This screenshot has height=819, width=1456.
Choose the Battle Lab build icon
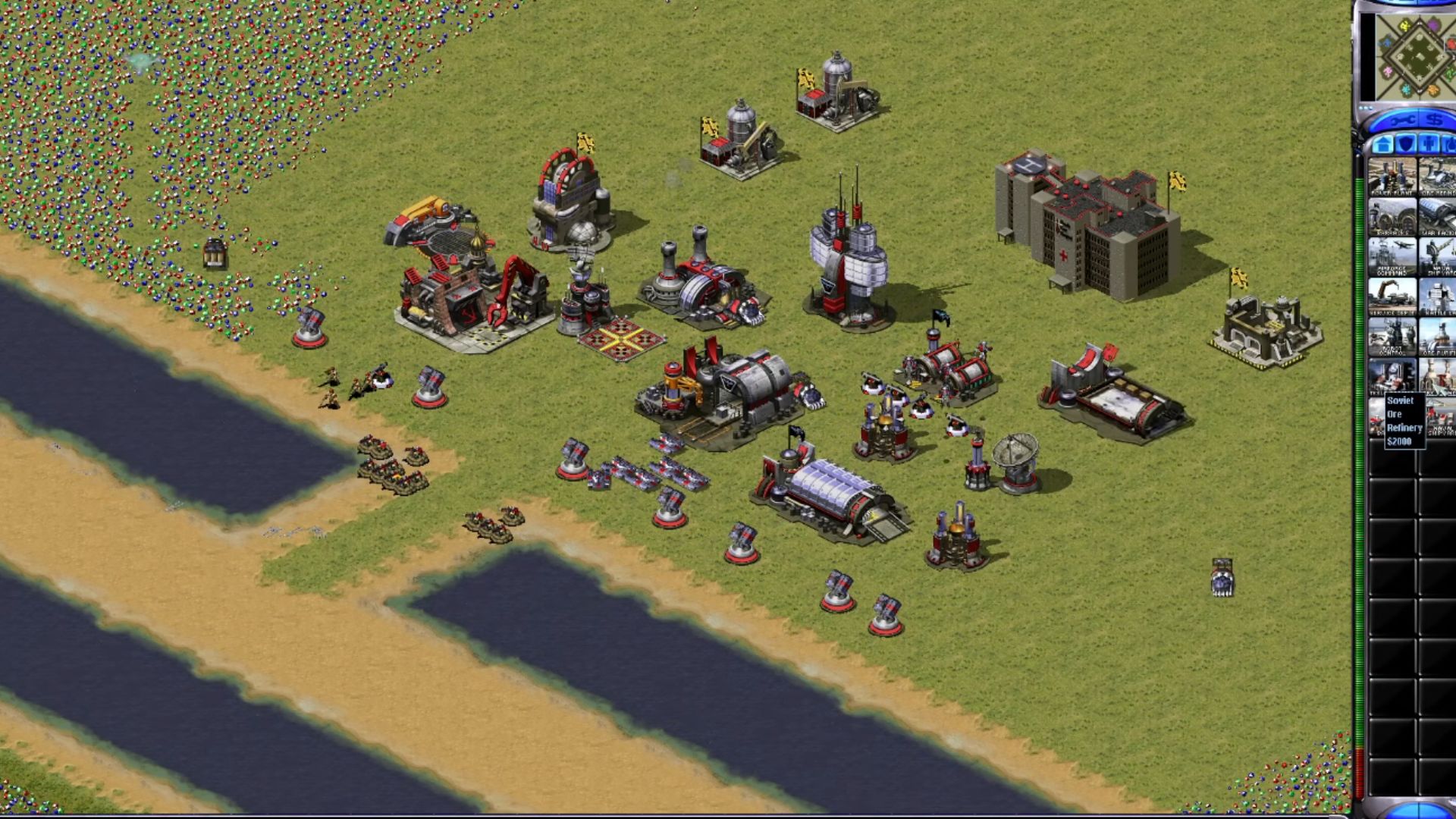pyautogui.click(x=1439, y=297)
